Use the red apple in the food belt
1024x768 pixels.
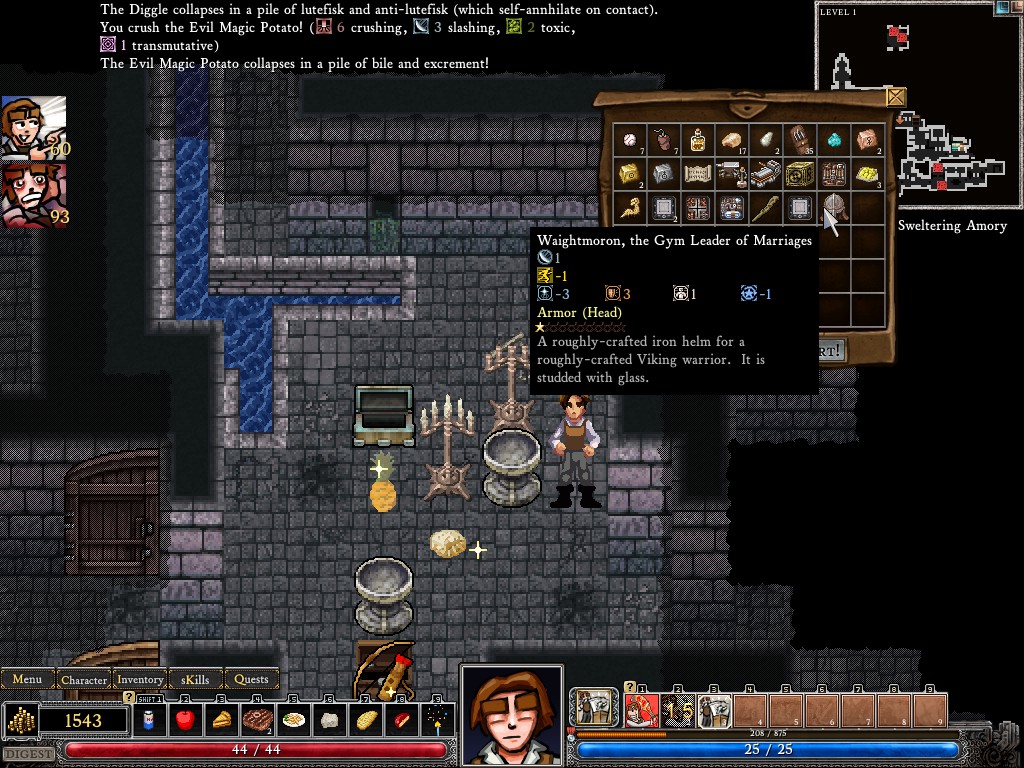coord(185,719)
